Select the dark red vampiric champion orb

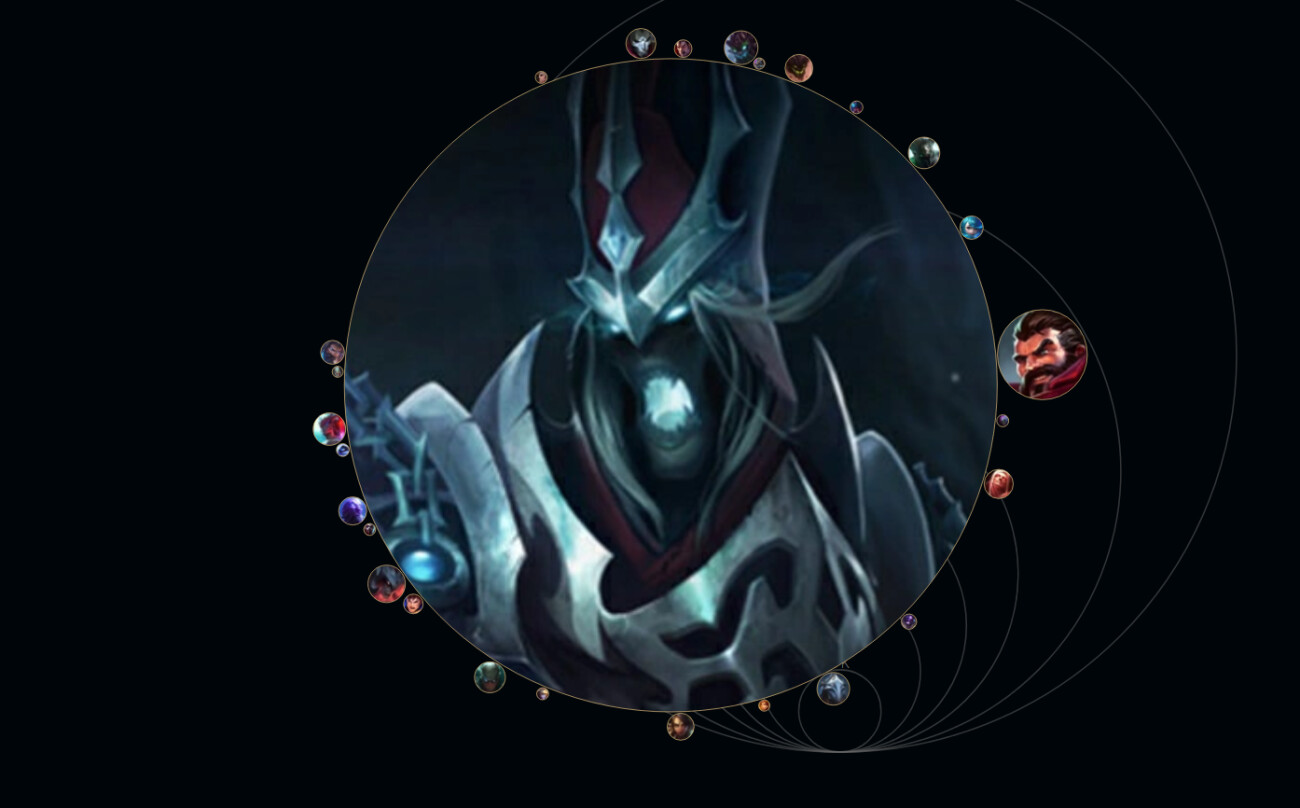(387, 582)
